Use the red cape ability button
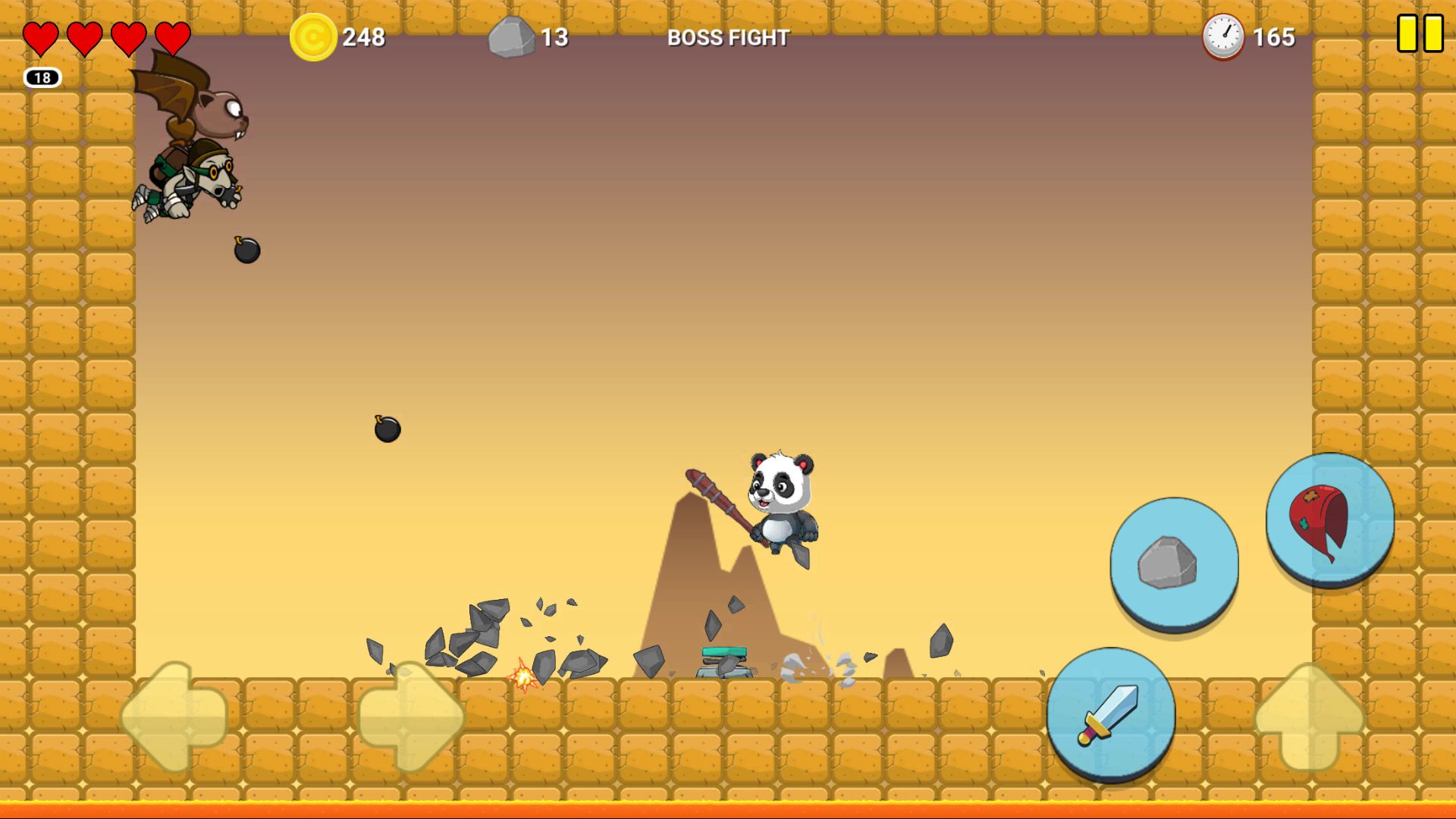The image size is (1456, 819). pos(1329,519)
